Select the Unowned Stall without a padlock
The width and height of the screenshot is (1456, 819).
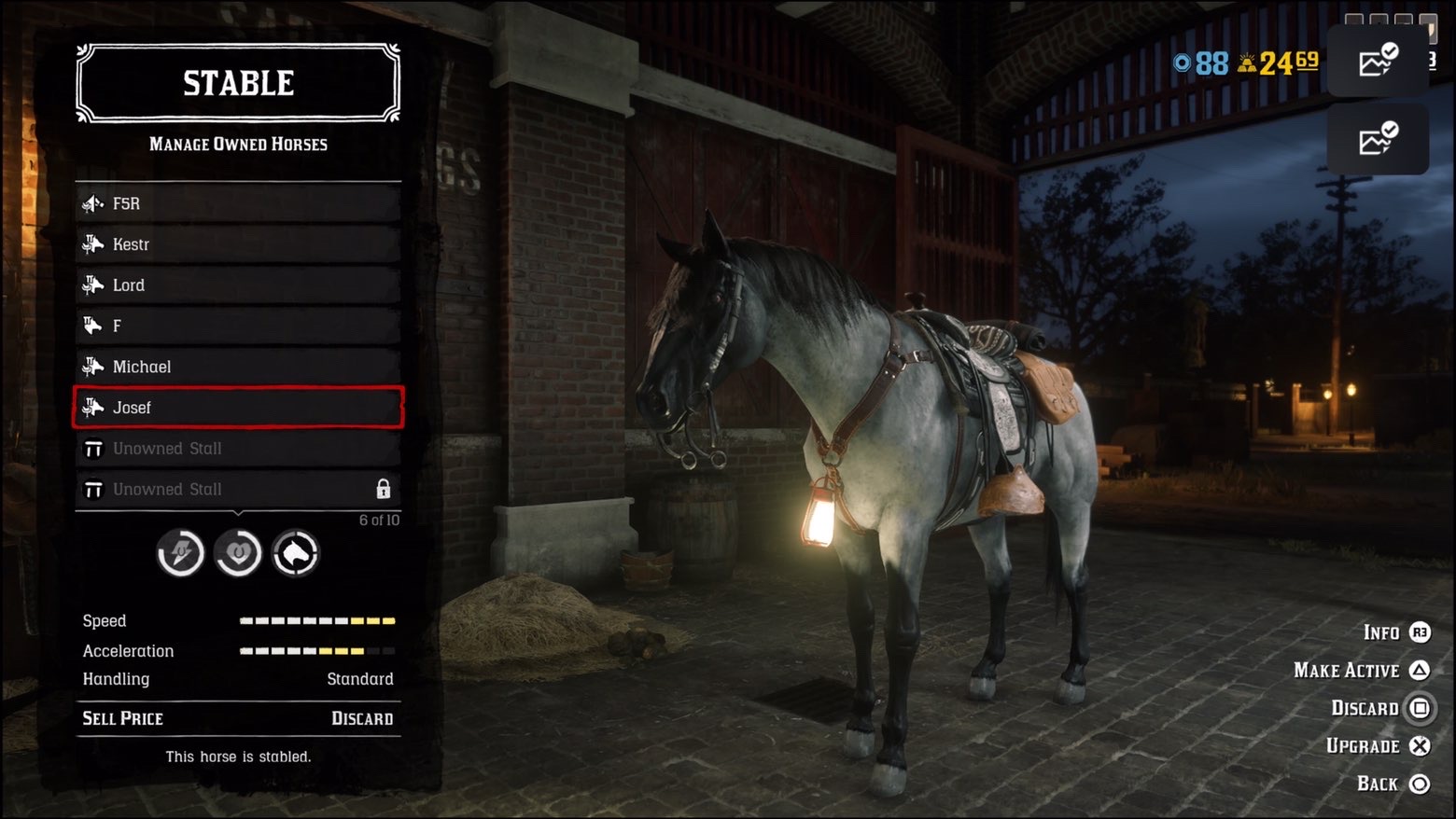coord(238,449)
